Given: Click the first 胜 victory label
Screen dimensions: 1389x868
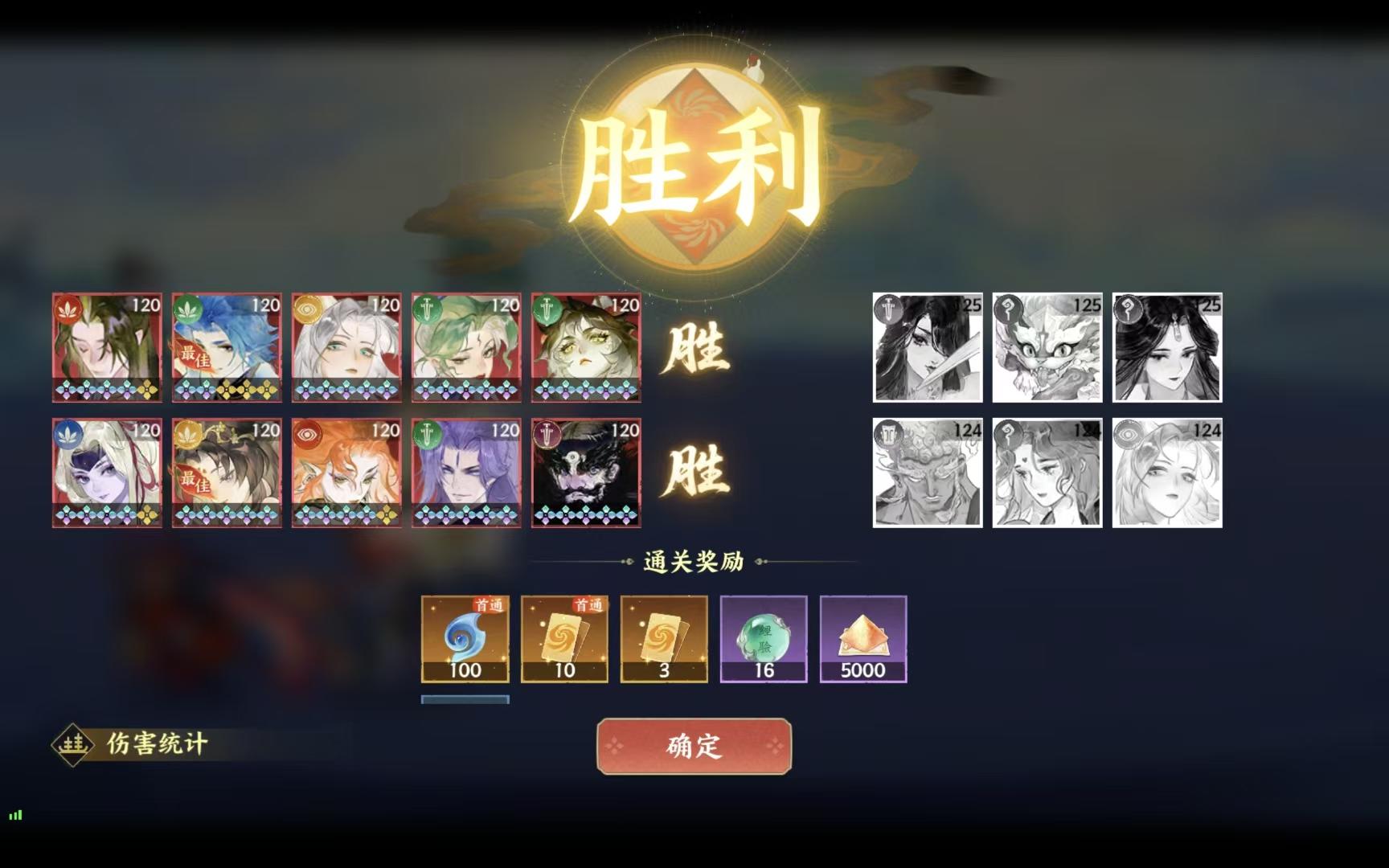Looking at the screenshot, I should [x=696, y=350].
